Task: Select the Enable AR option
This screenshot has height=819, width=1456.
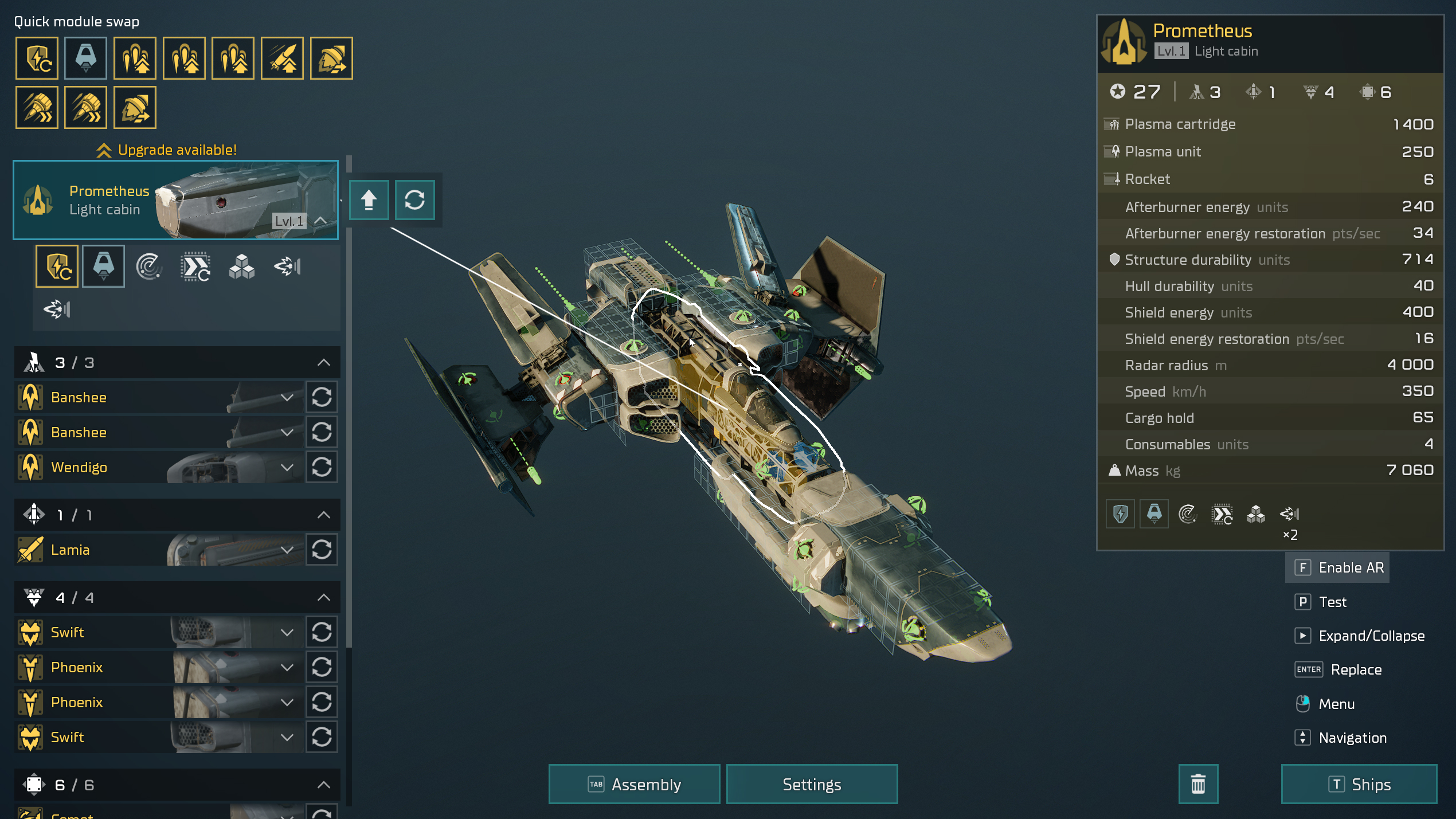Action: 1338,567
